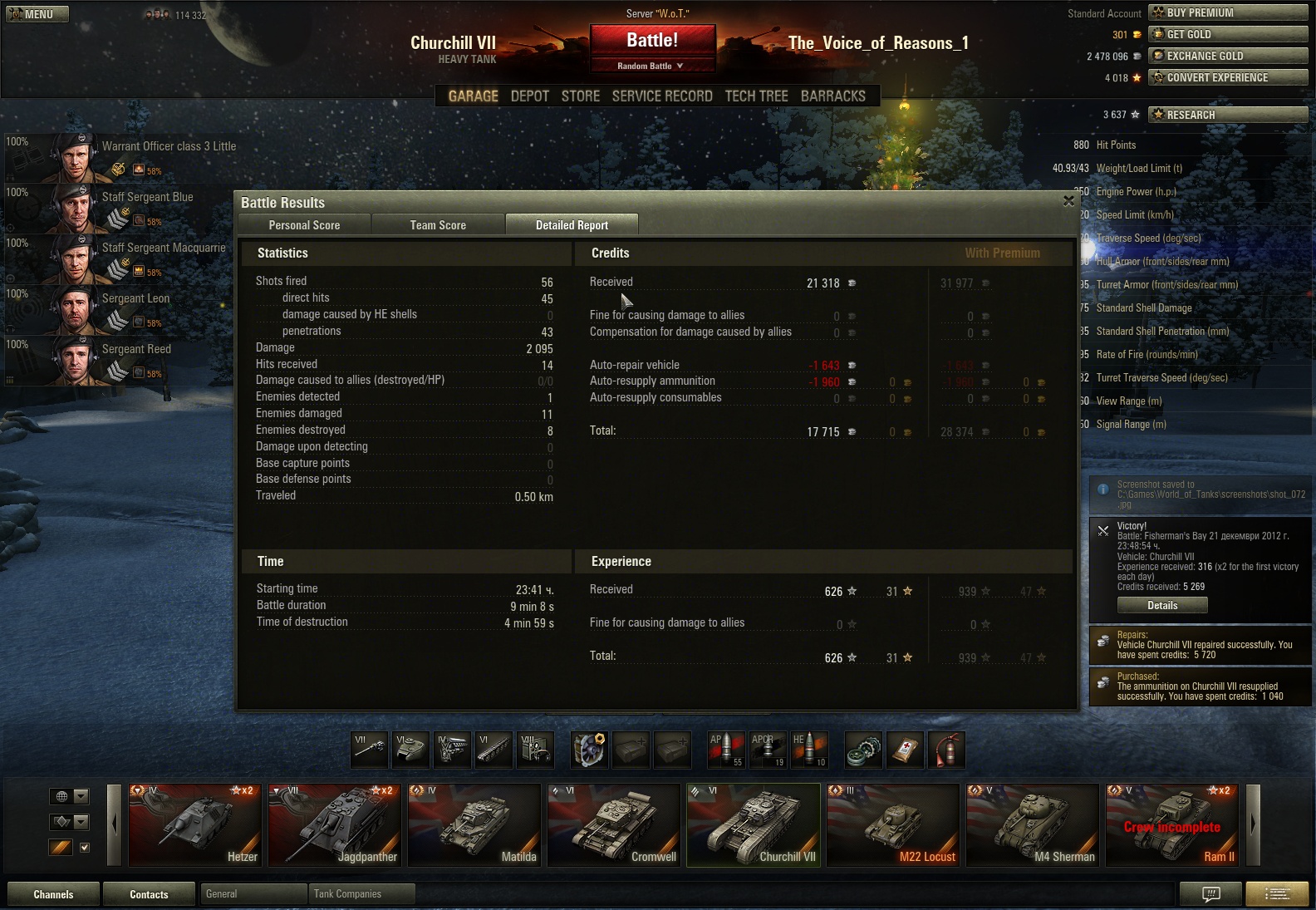This screenshot has height=910, width=1316.
Task: Open the Service Record page
Action: point(662,96)
